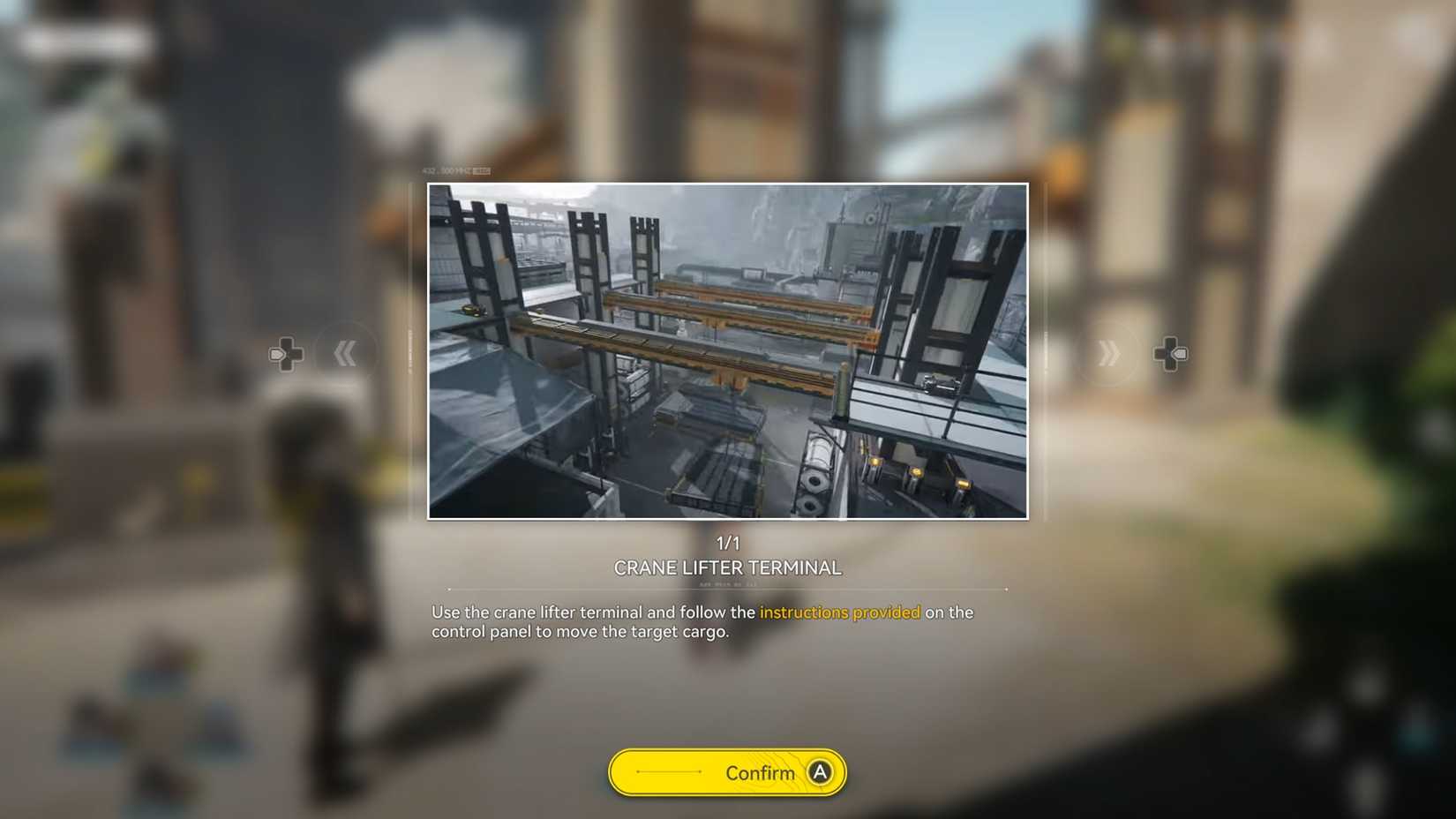
Task: Click the quest tracker area on the upper left
Action: click(88, 39)
